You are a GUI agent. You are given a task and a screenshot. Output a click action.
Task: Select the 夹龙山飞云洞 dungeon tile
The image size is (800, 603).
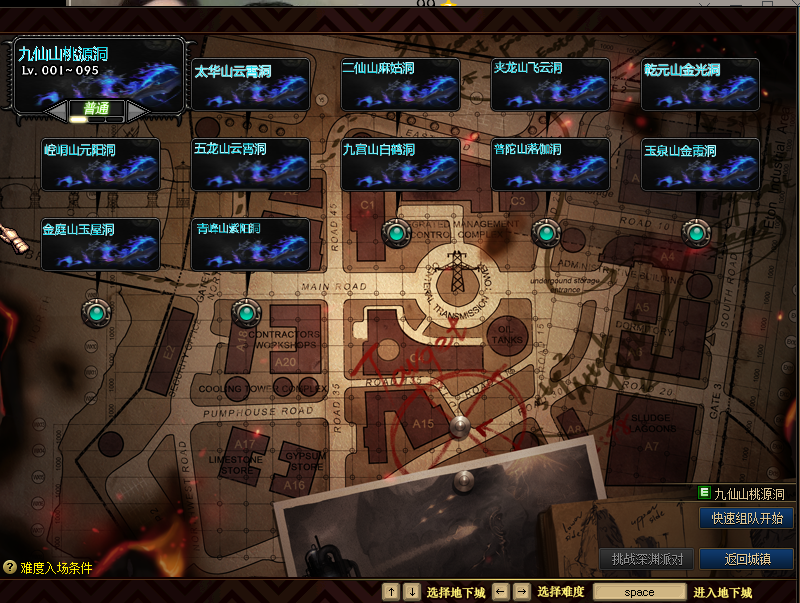(550, 84)
